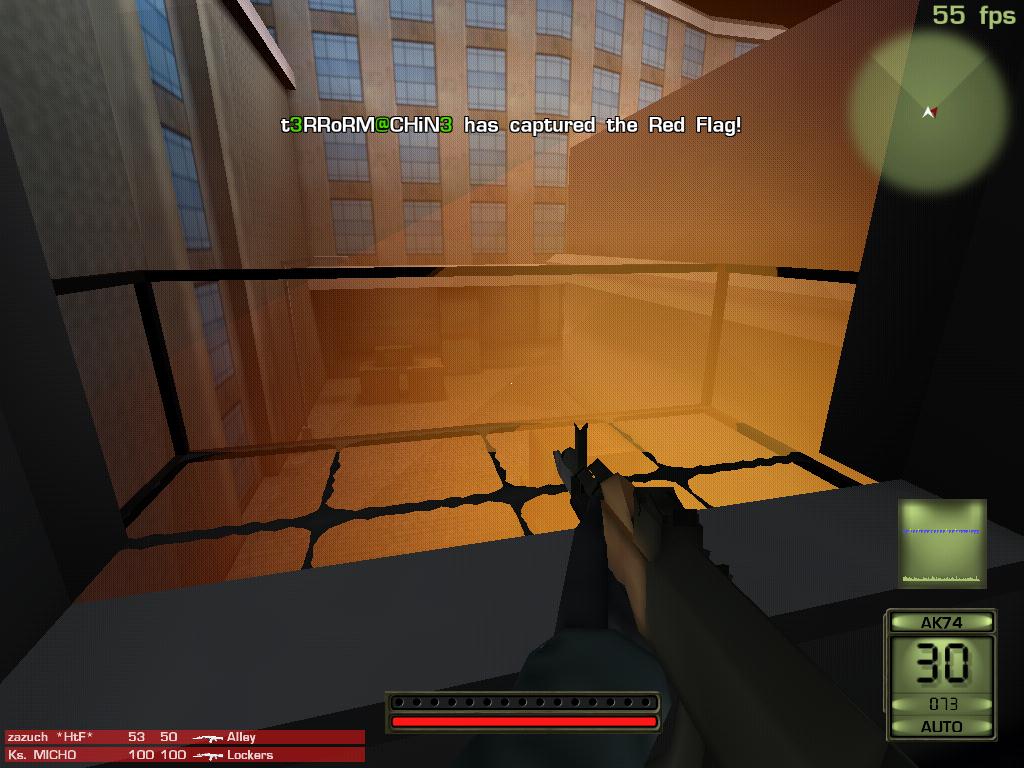Toggle the AUTO fire mode indicator

pyautogui.click(x=941, y=726)
